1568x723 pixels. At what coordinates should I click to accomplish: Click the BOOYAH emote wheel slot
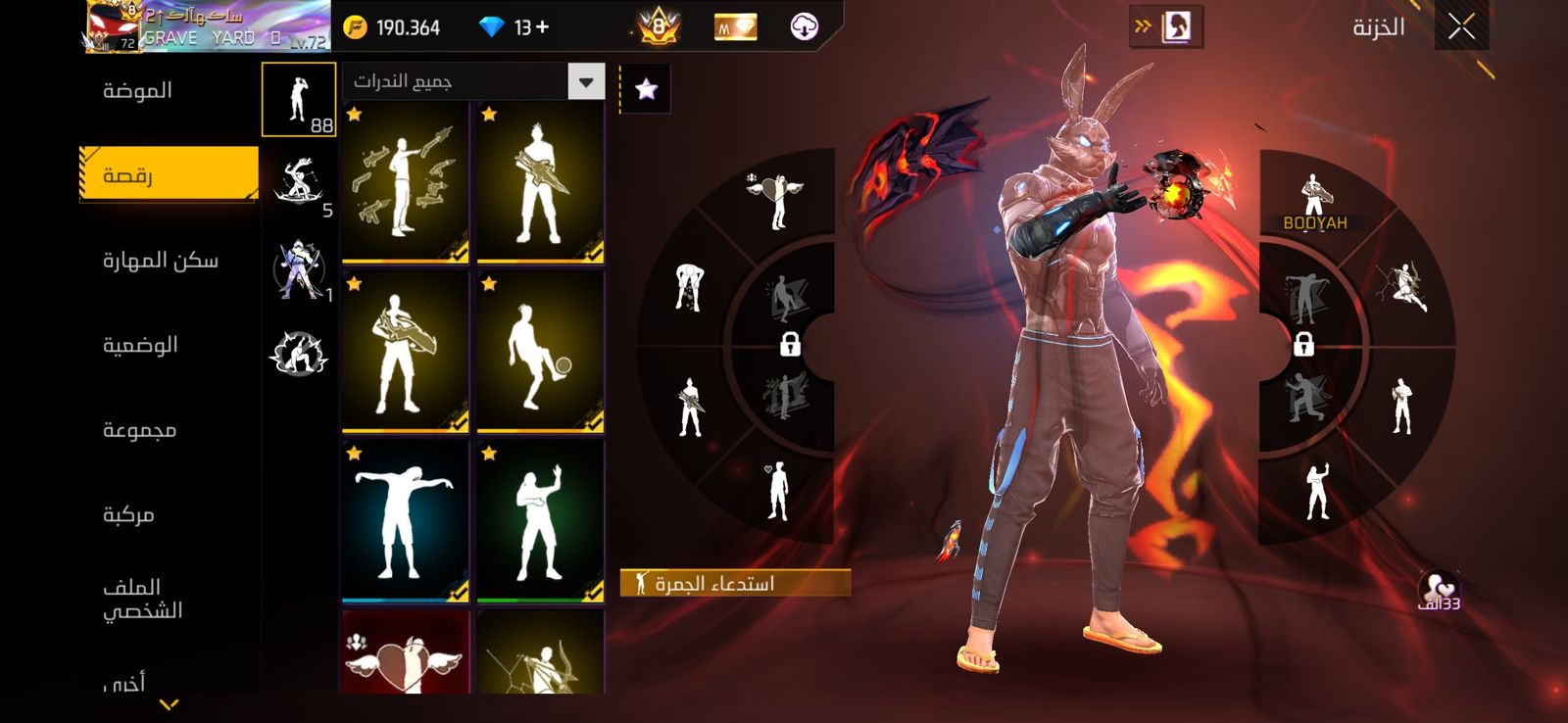[x=1314, y=203]
